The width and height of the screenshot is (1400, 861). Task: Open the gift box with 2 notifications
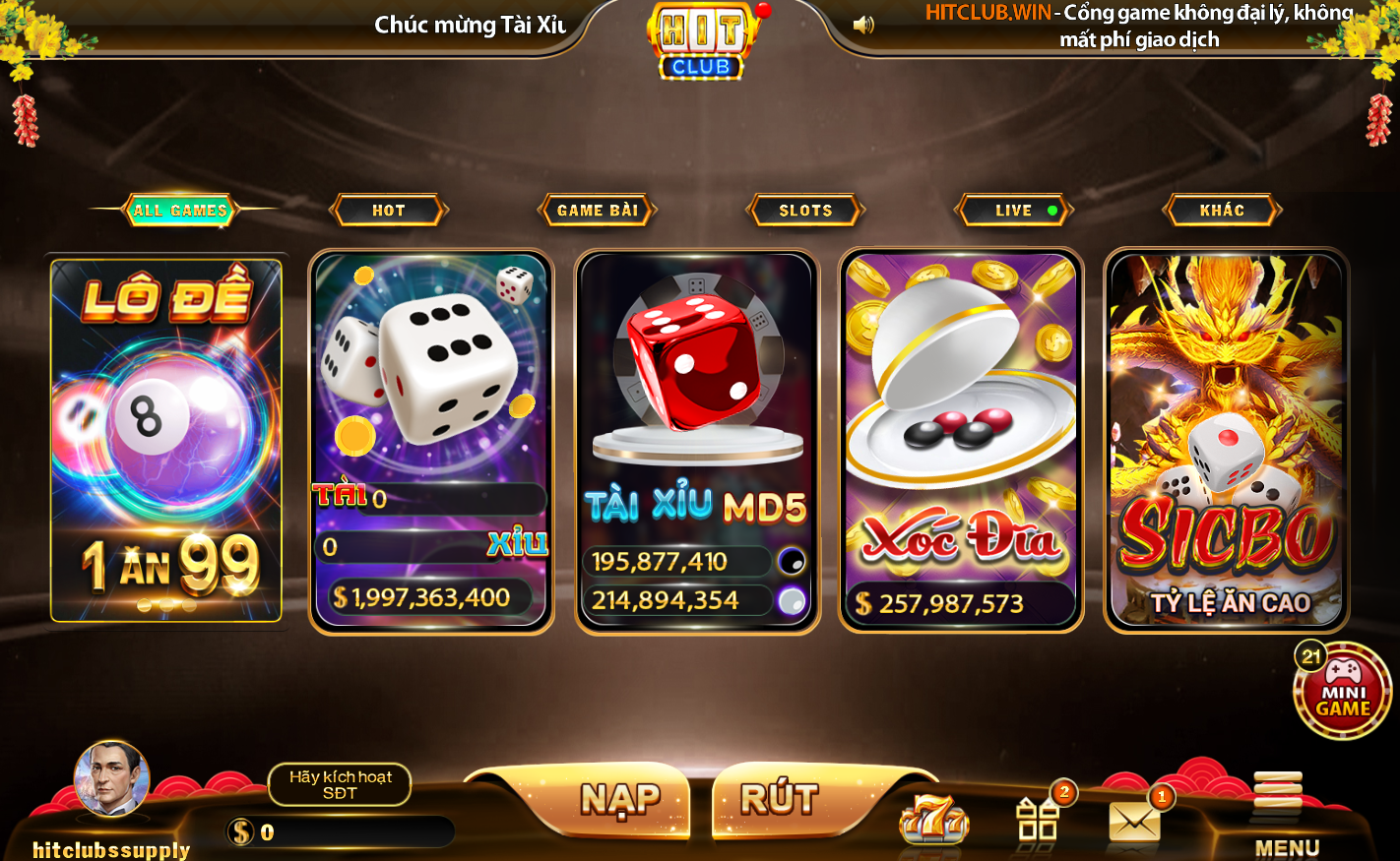coord(1039,817)
